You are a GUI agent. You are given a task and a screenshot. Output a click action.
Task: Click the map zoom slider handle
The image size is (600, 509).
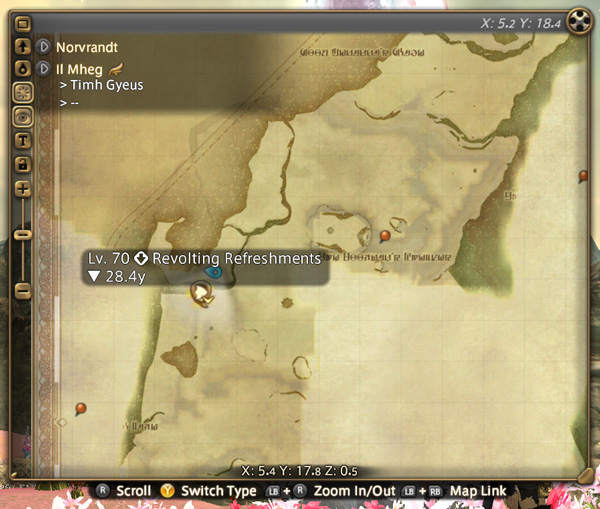click(x=23, y=234)
